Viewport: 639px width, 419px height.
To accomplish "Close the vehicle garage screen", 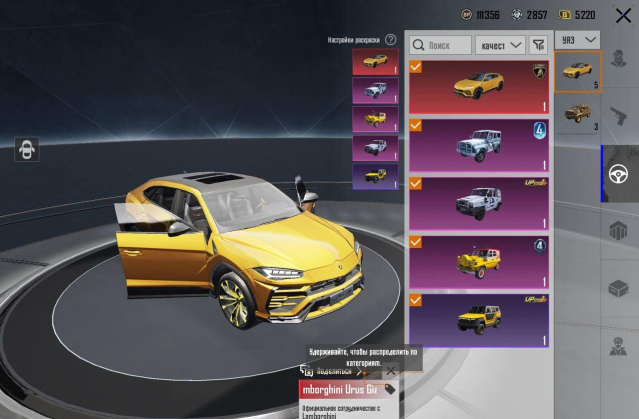I will pyautogui.click(x=622, y=16).
